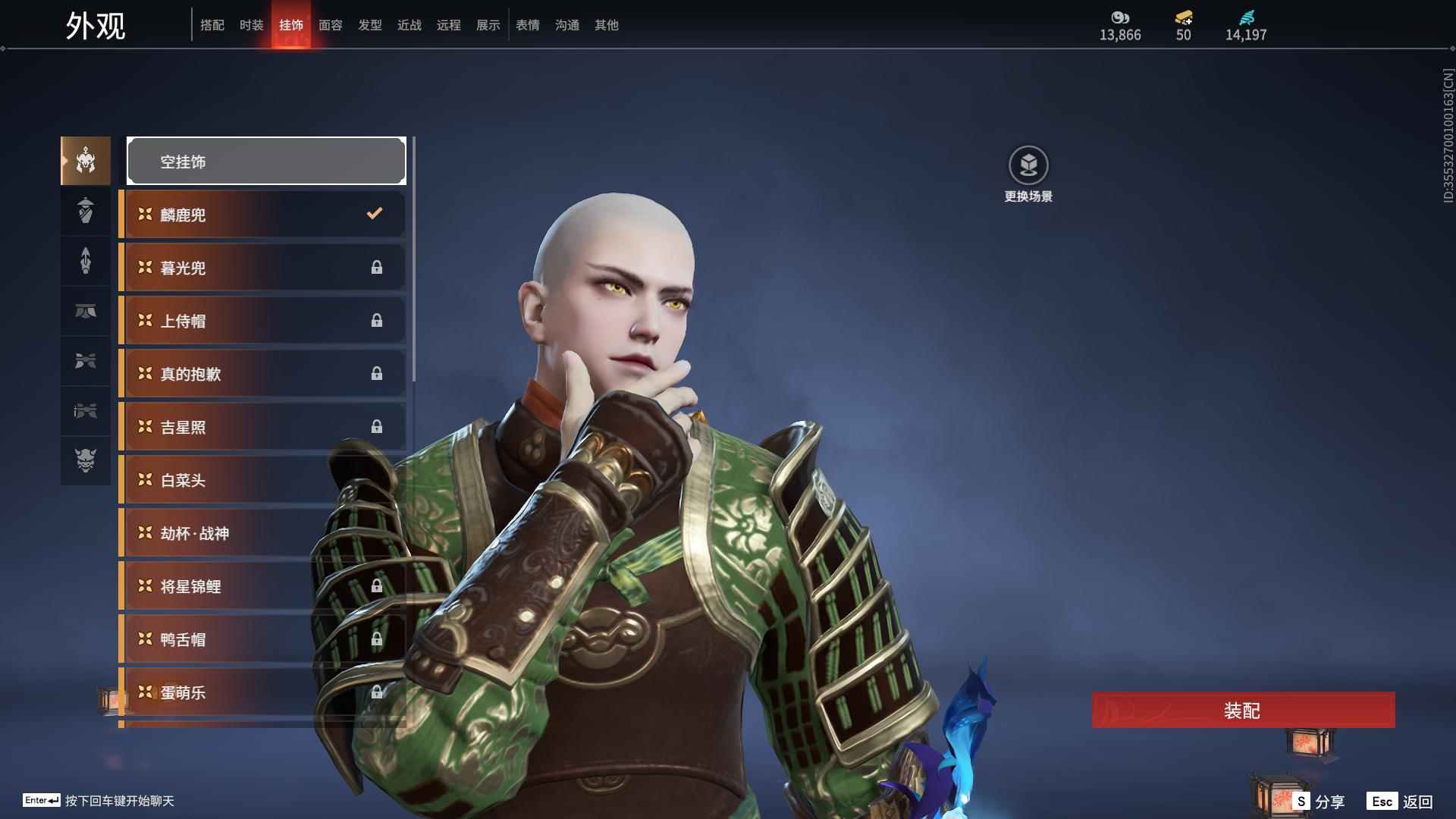
Task: Open the 其他 tab
Action: (606, 25)
